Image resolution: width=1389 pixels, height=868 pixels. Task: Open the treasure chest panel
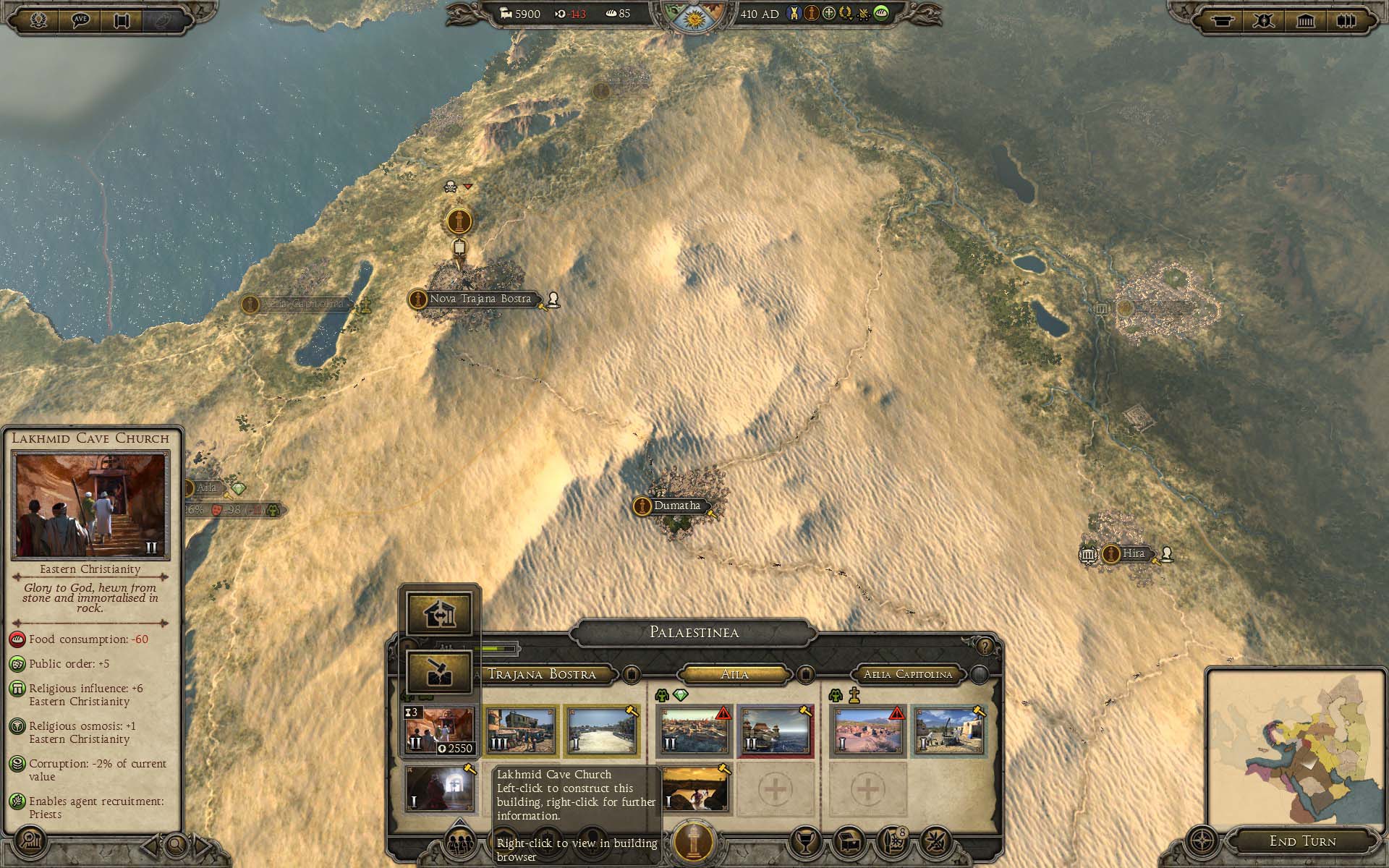[848, 841]
